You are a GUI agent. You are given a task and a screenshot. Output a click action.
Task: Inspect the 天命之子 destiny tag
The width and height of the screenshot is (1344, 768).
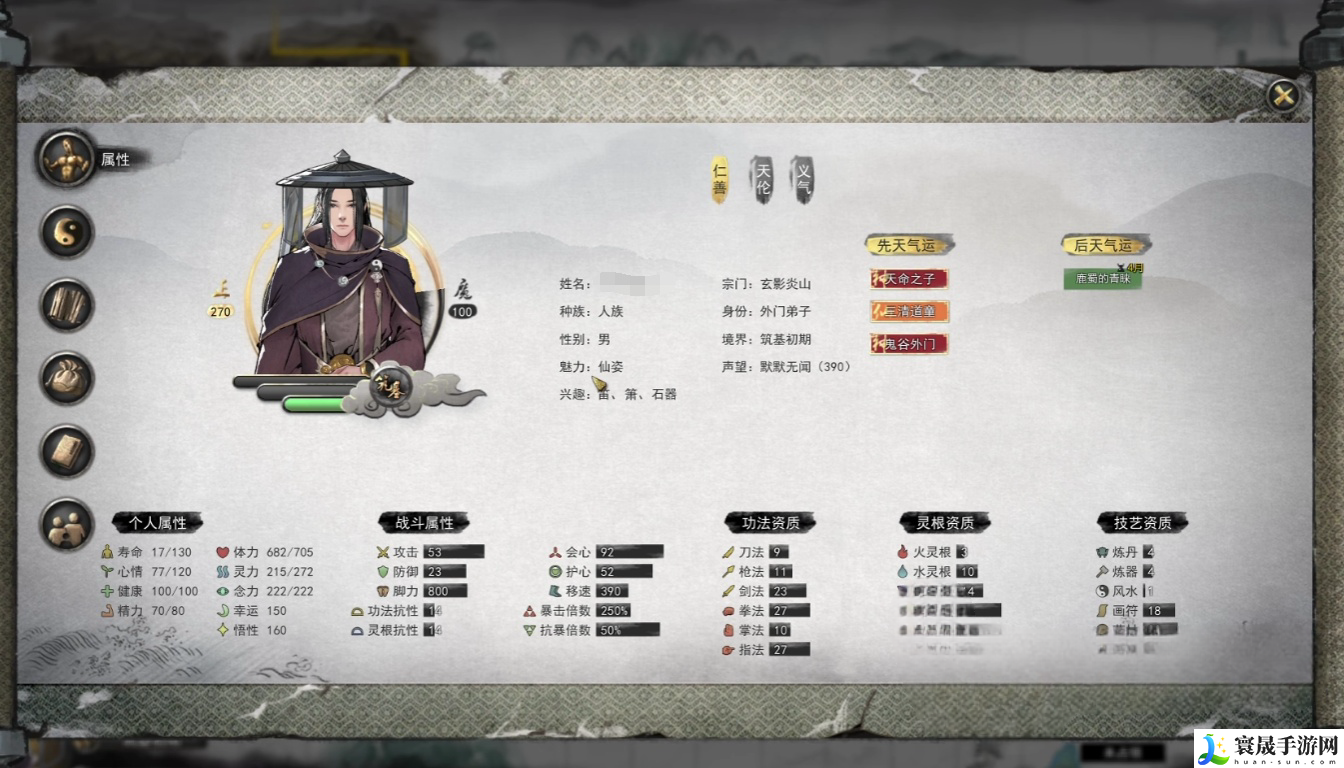pos(909,279)
